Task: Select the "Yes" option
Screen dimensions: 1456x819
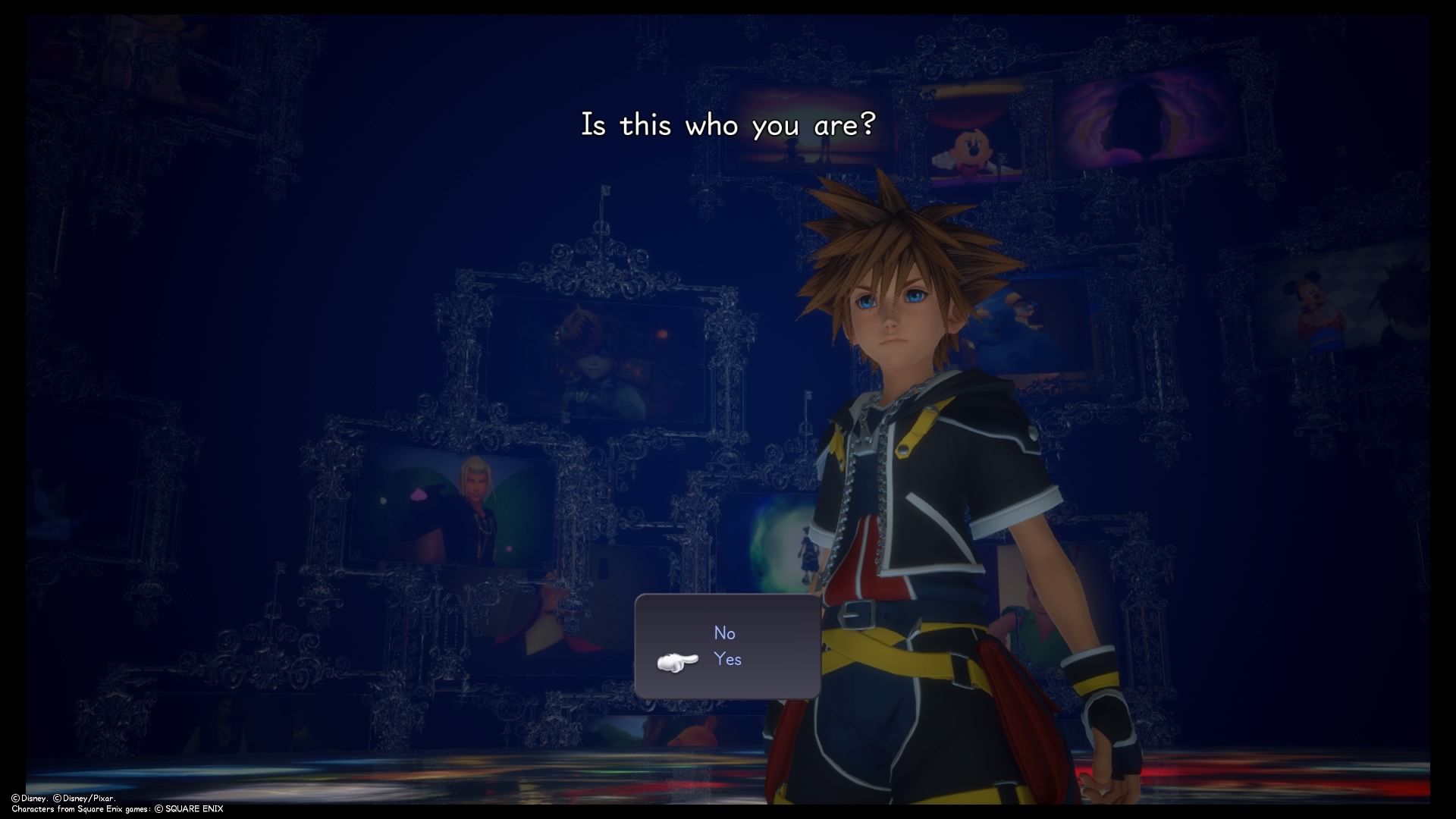Action: tap(729, 659)
